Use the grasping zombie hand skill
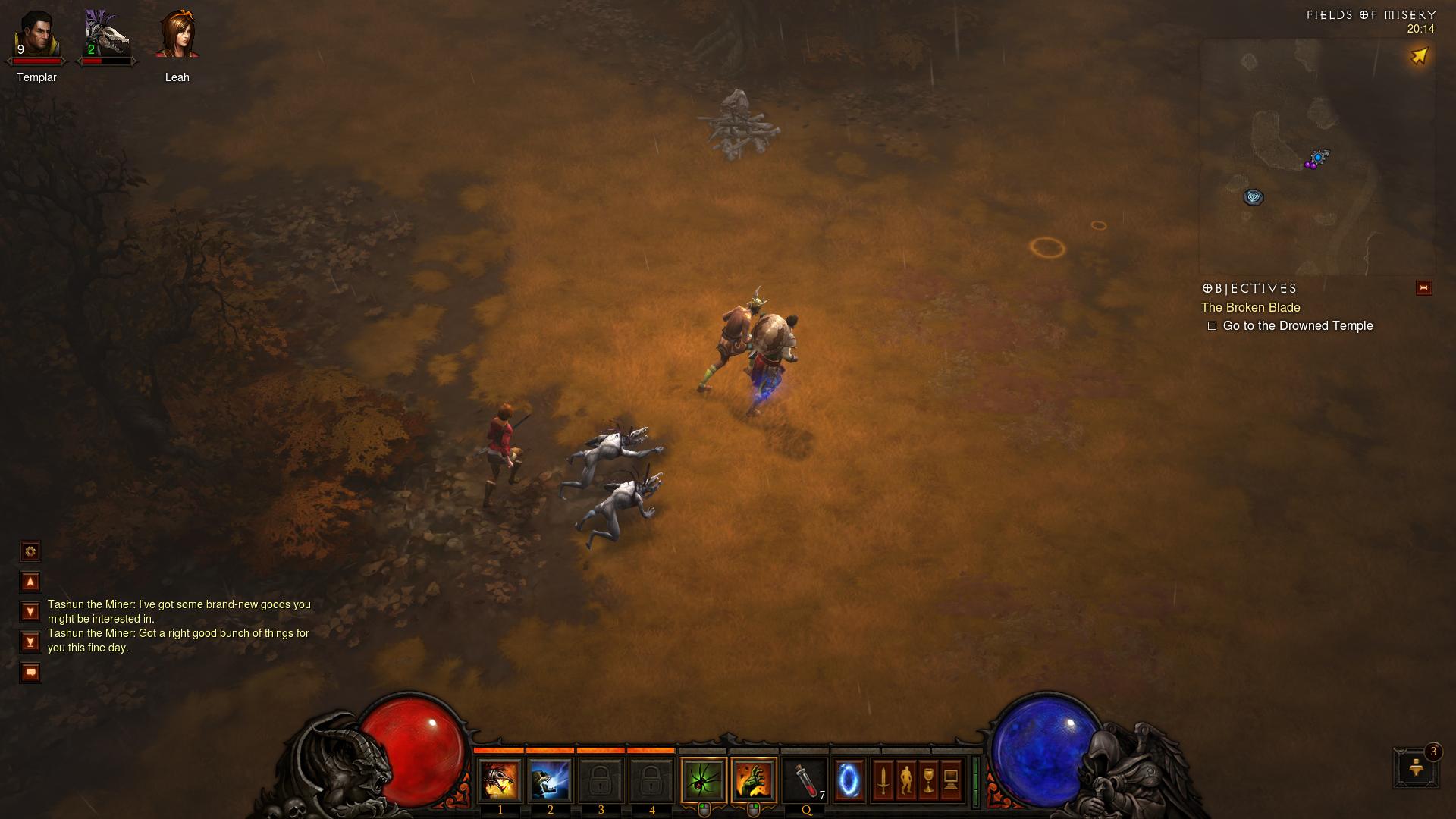This screenshot has height=819, width=1456. [754, 780]
